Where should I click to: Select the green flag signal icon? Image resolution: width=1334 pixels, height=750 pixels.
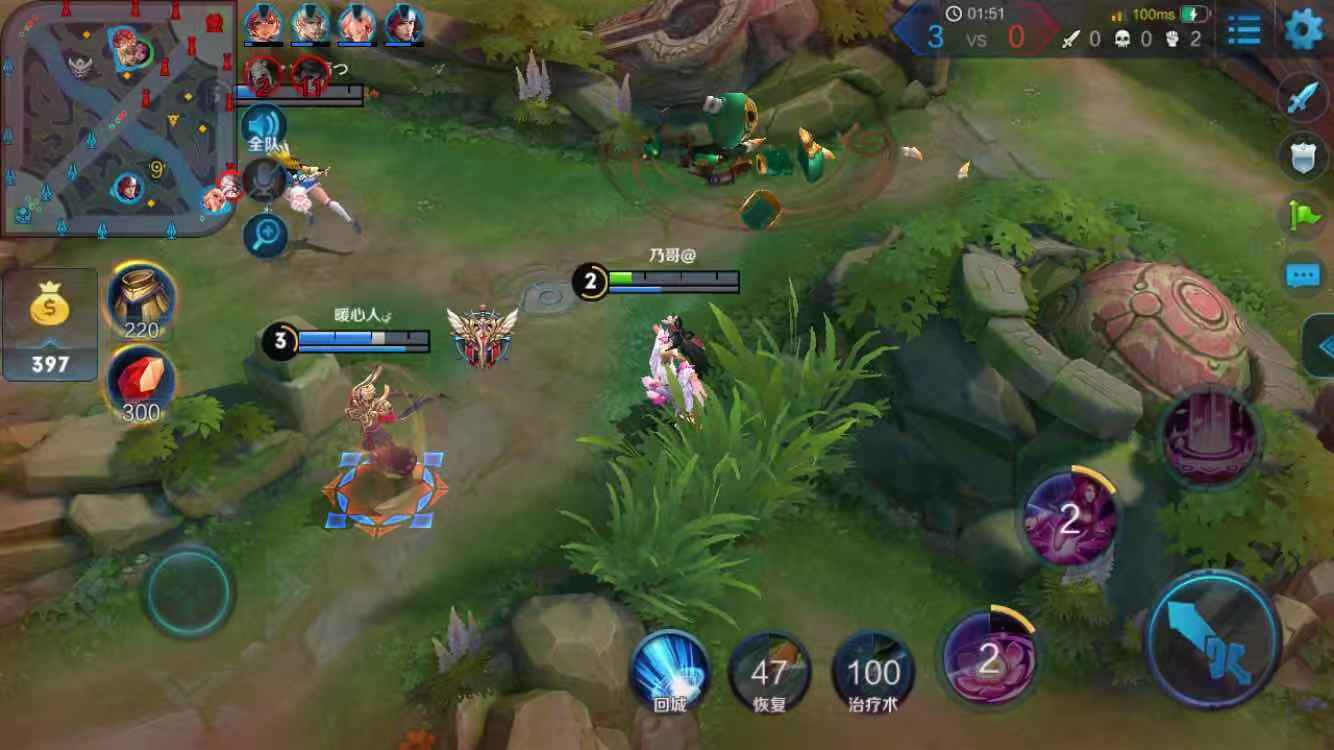click(1304, 215)
